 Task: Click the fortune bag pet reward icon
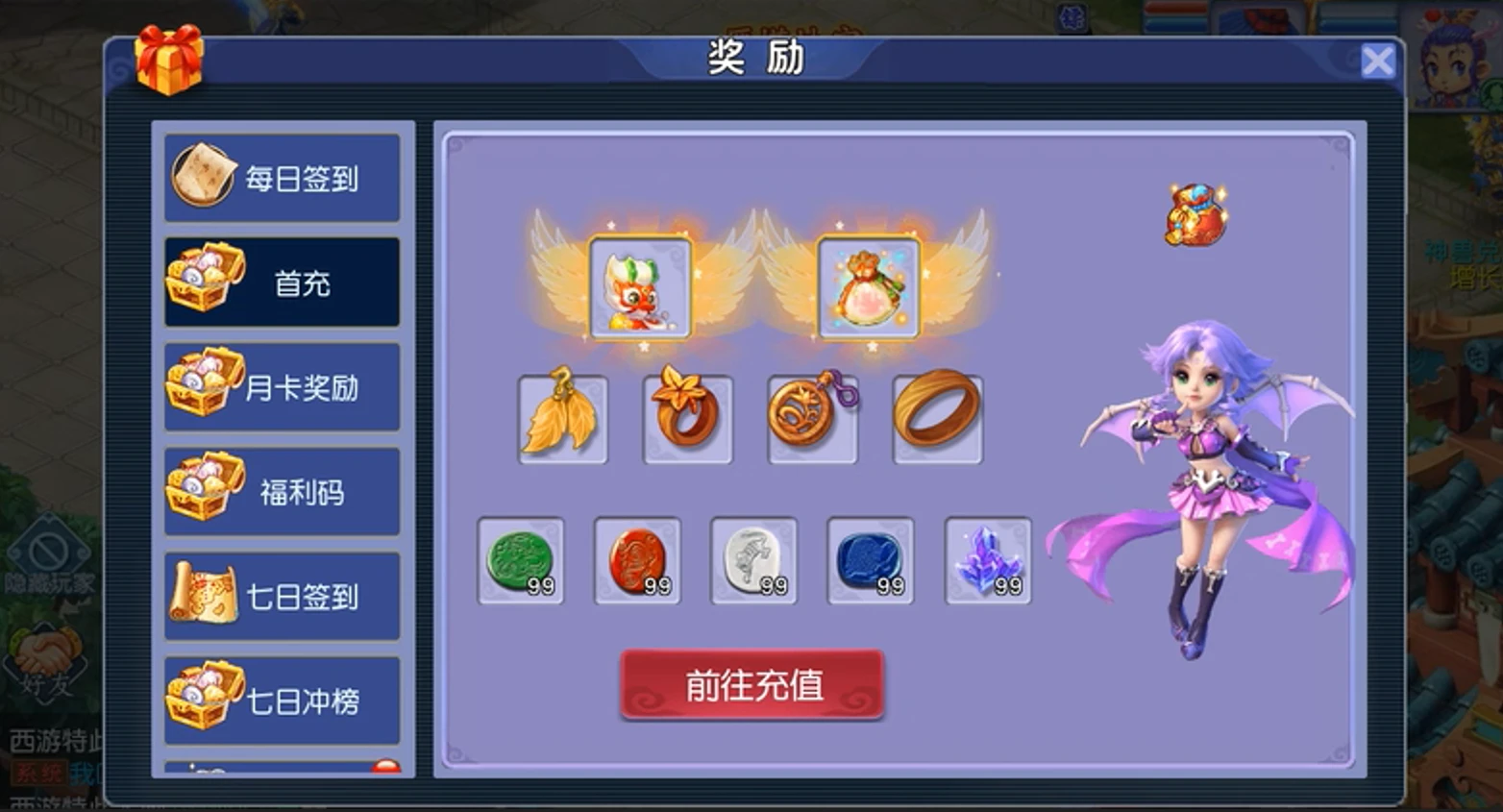click(x=866, y=286)
